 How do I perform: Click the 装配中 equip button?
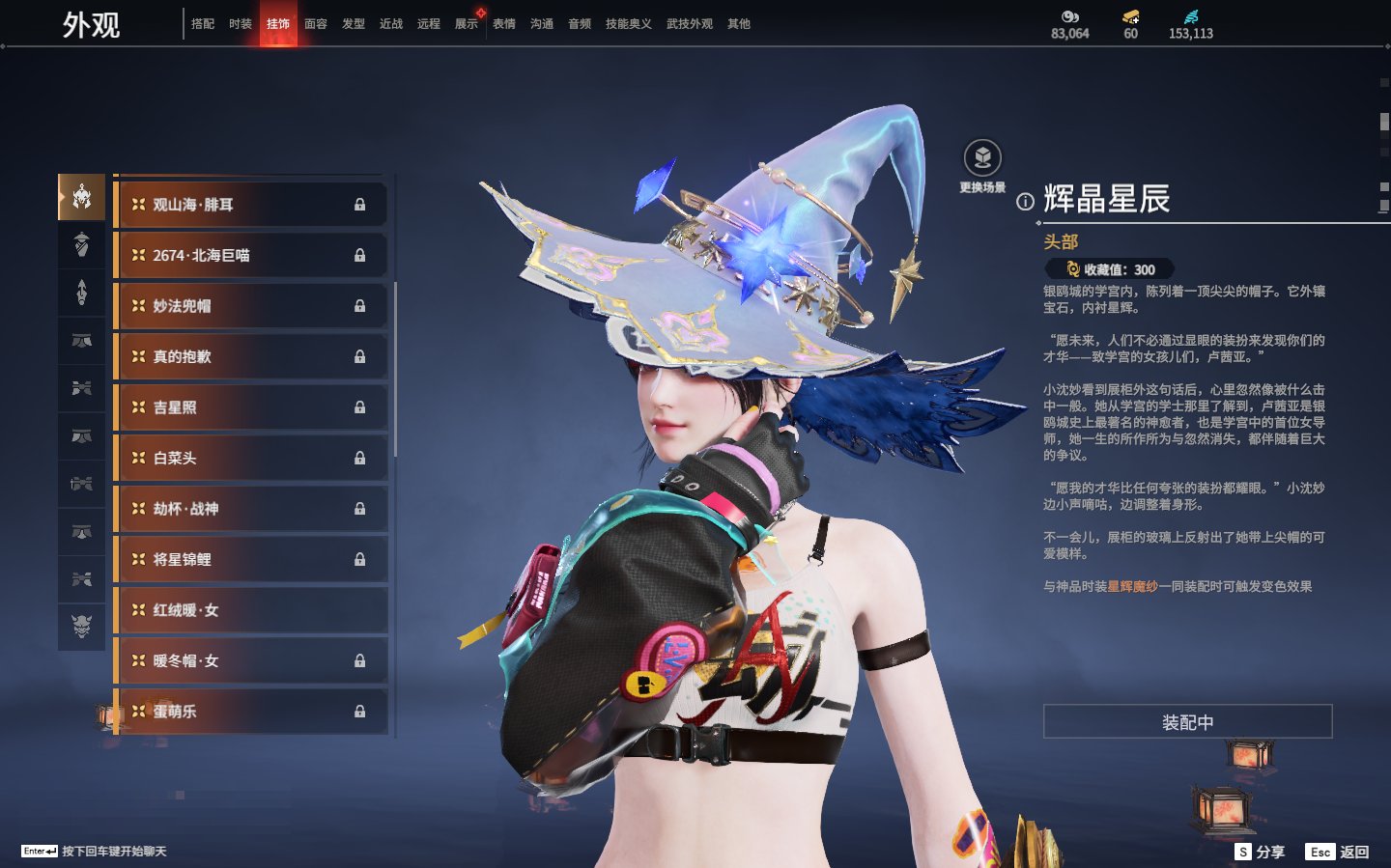click(1187, 722)
